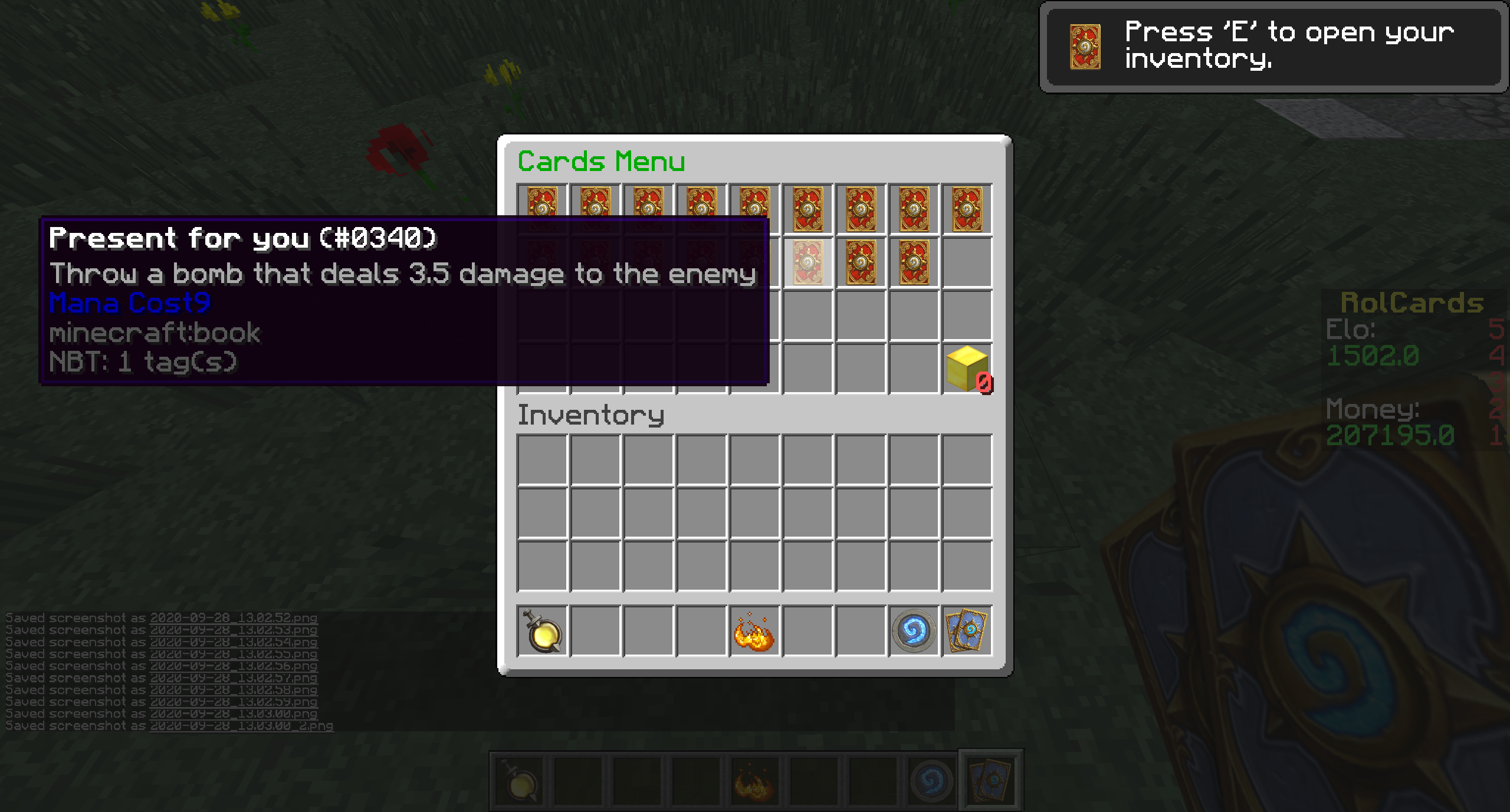Select the highlighted Present for you card
The width and height of the screenshot is (1510, 812).
(807, 262)
